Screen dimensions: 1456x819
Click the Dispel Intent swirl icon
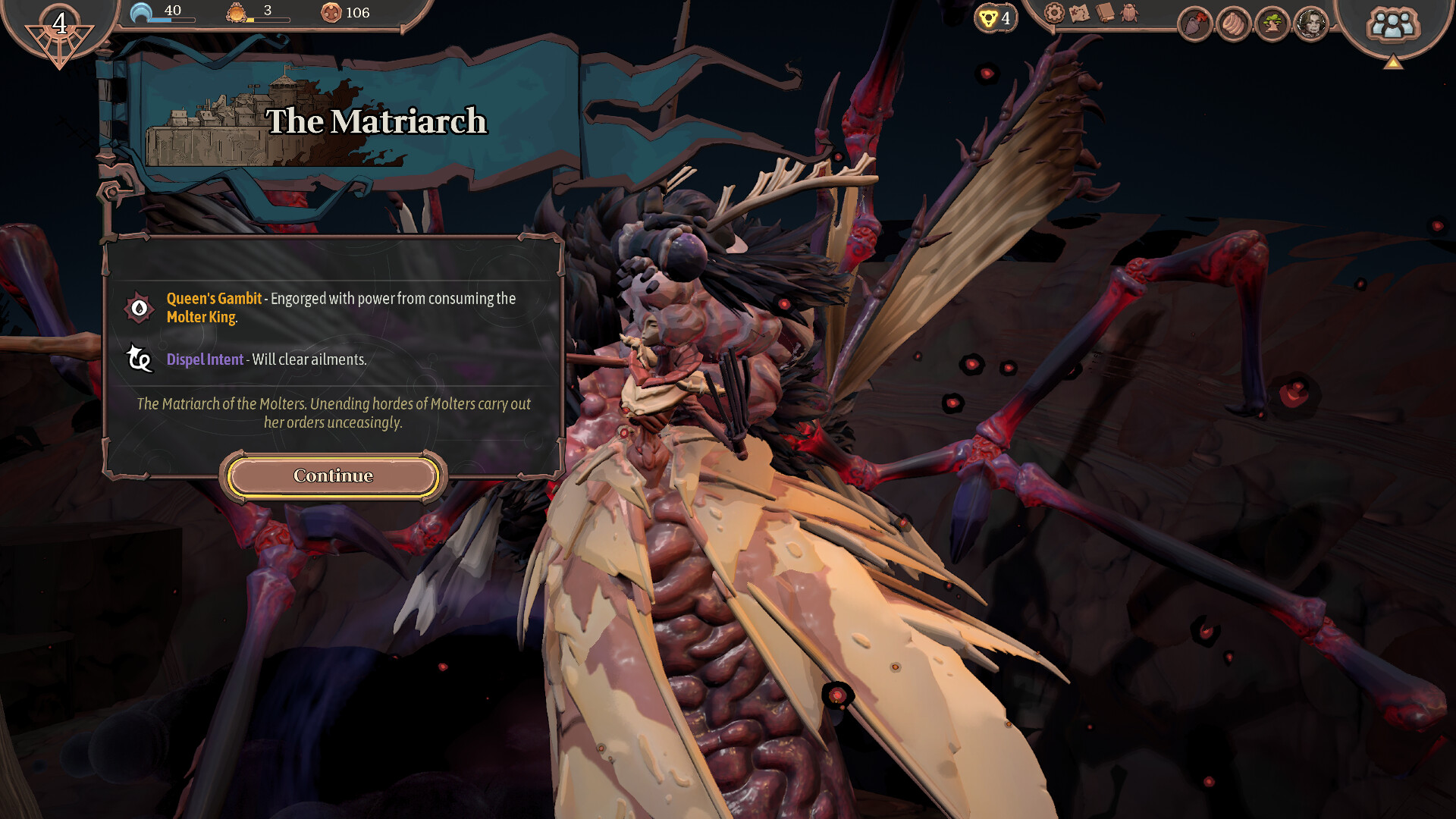[138, 359]
